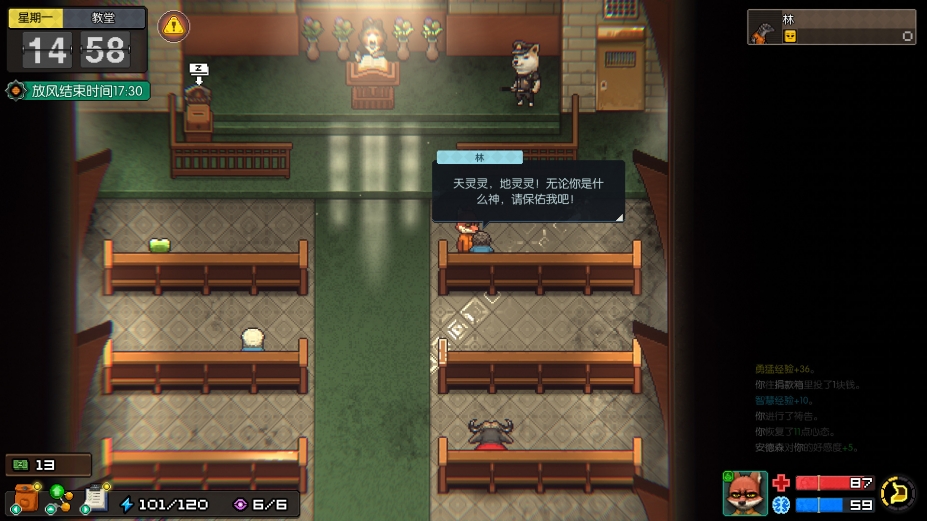
Task: Click the yard-time-ends 17:30 objective tracker
Action: pyautogui.click(x=78, y=91)
